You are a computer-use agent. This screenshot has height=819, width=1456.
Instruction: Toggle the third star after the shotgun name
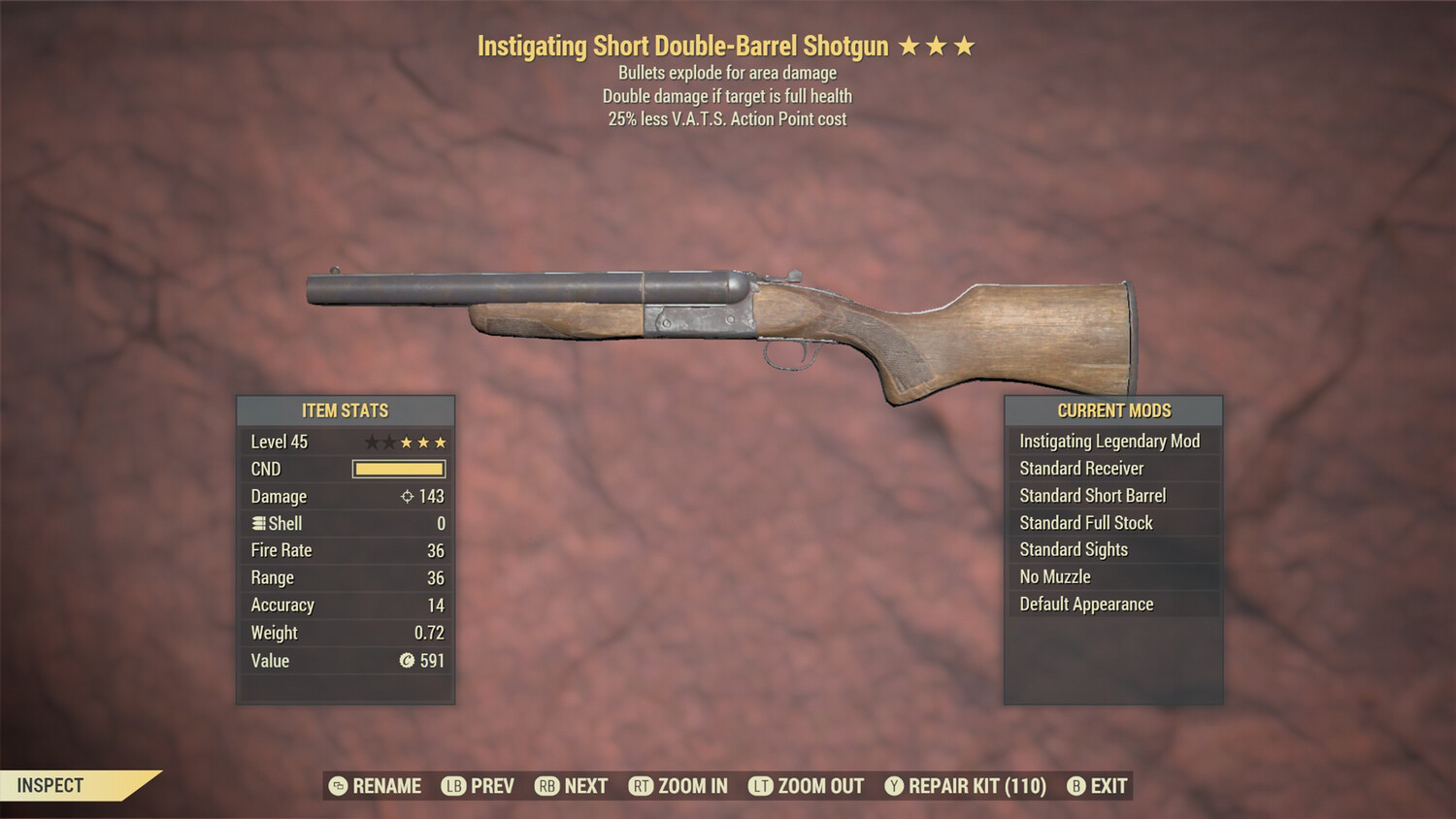point(967,45)
